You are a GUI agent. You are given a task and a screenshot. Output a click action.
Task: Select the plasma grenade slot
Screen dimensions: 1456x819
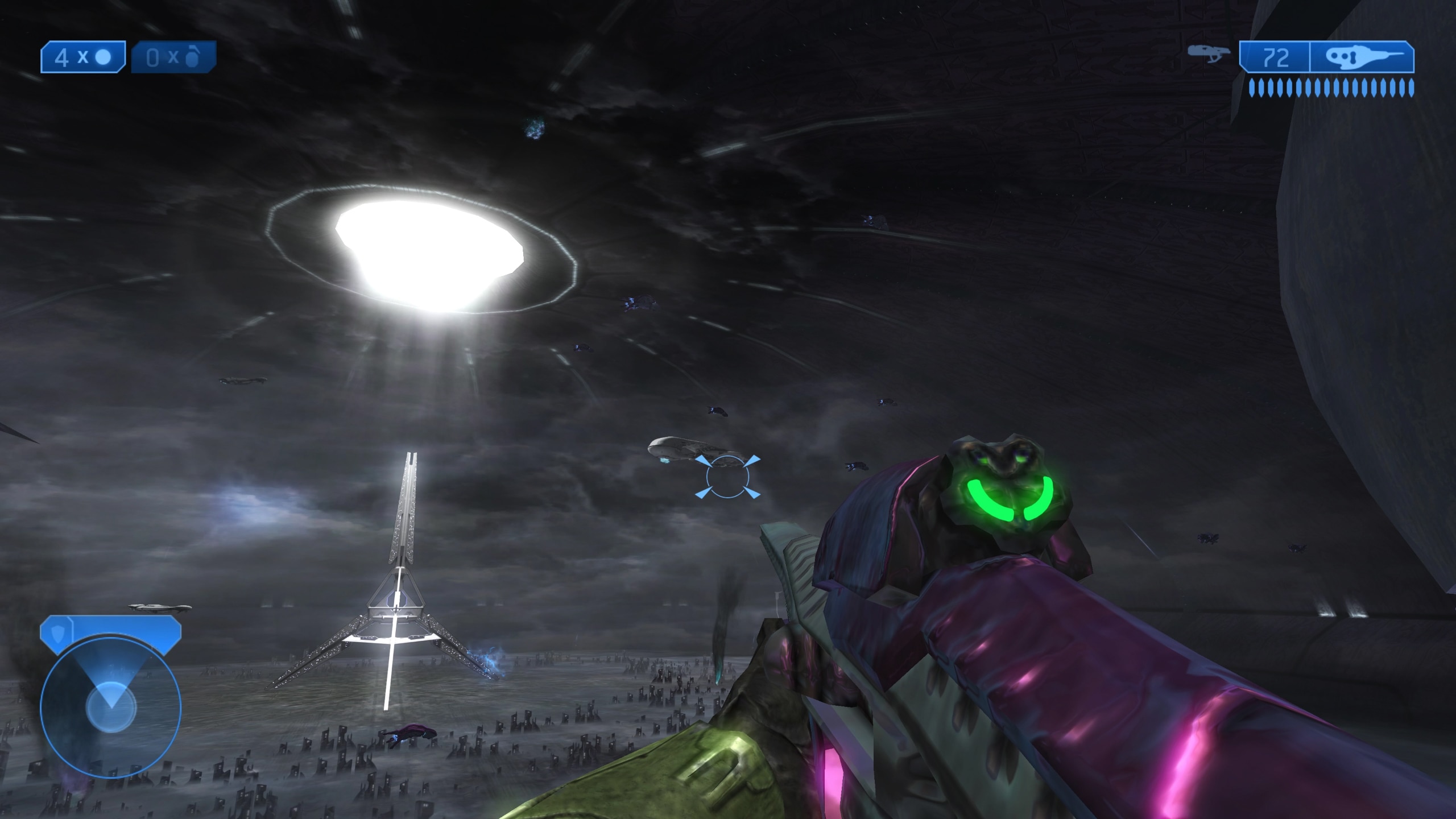[x=83, y=57]
